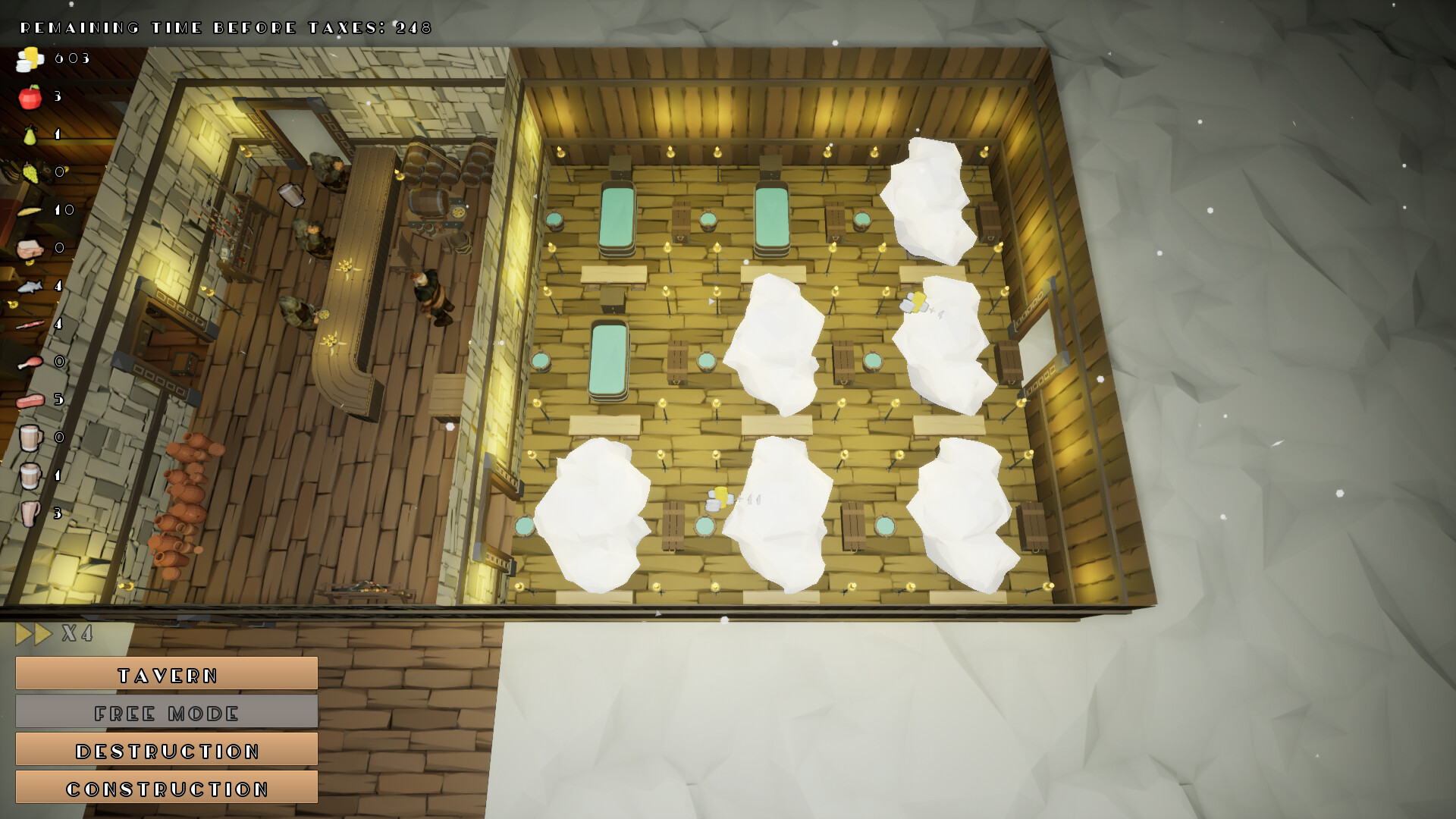The width and height of the screenshot is (1456, 819).
Task: Switch to FREE MODE
Action: (x=166, y=712)
